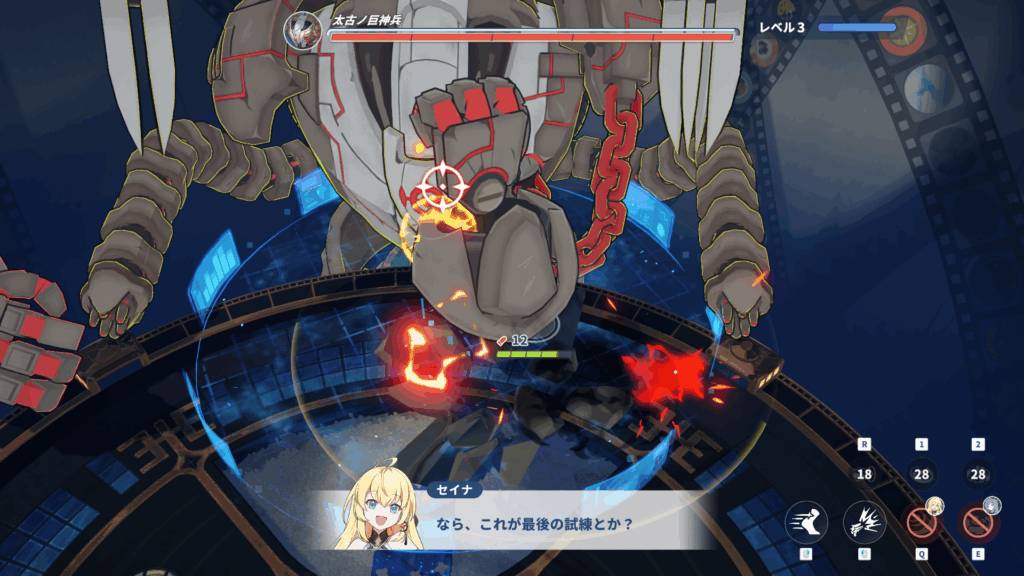Activate the dash sprint ability icon
Viewport: 1024px width, 576px height.
pyautogui.click(x=806, y=522)
